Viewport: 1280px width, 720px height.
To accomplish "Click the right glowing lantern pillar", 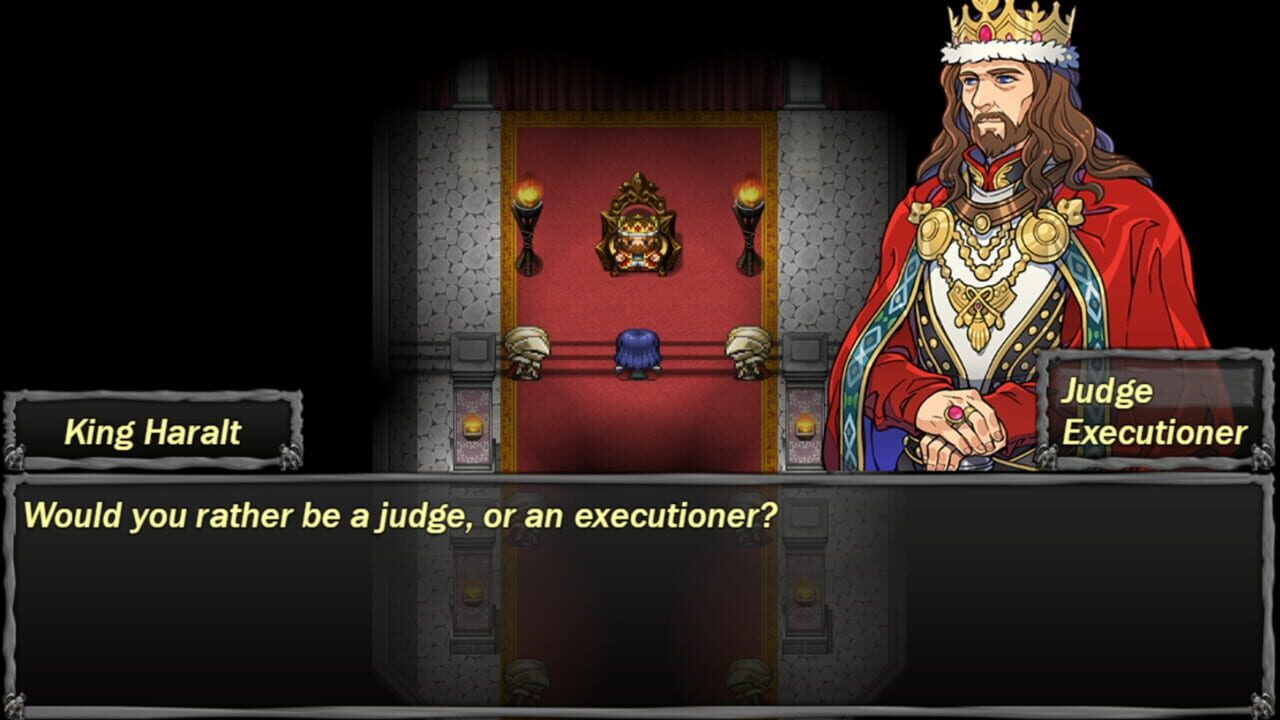I will [805, 425].
